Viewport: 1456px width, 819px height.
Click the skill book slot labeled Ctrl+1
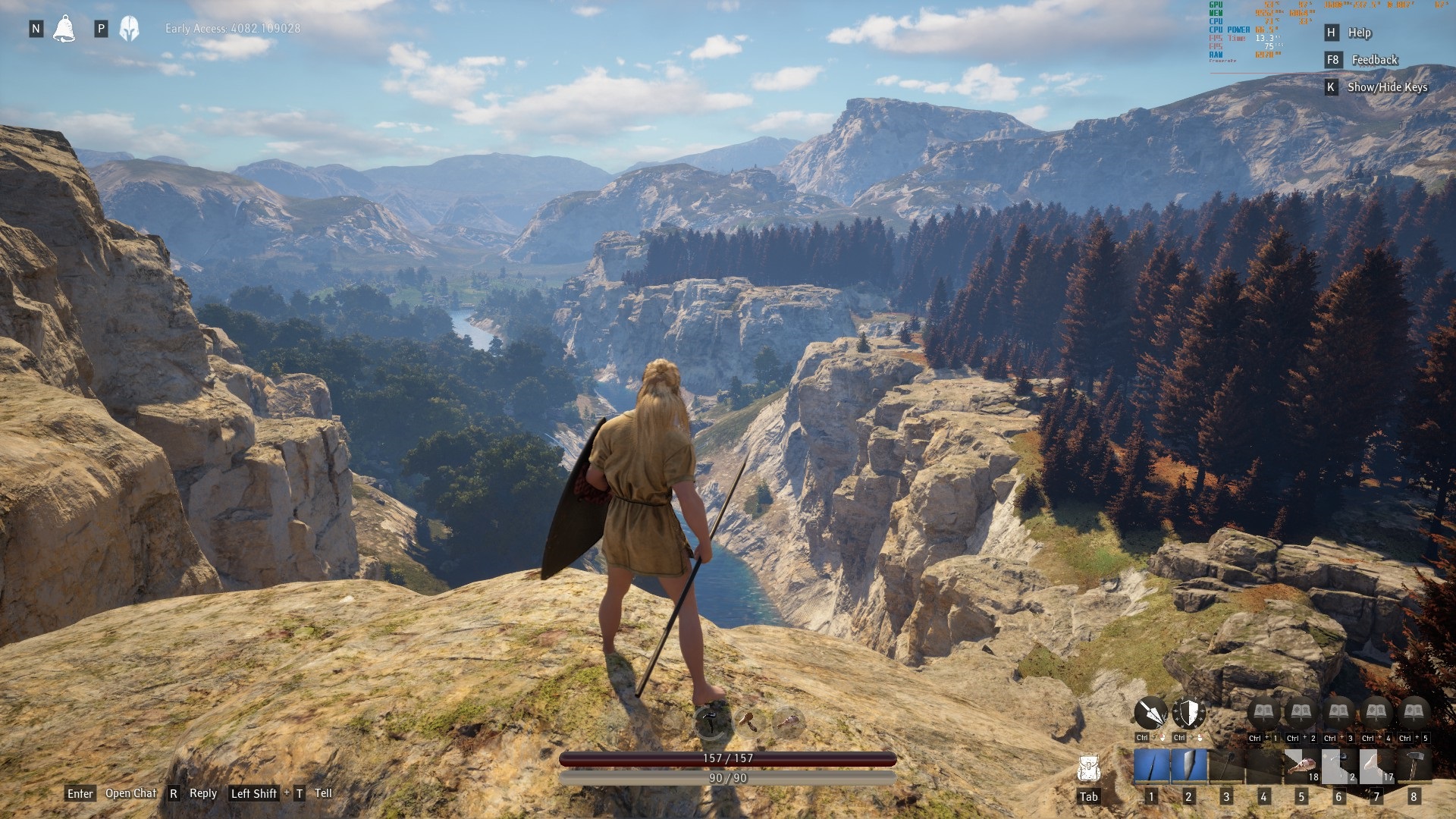(1263, 714)
